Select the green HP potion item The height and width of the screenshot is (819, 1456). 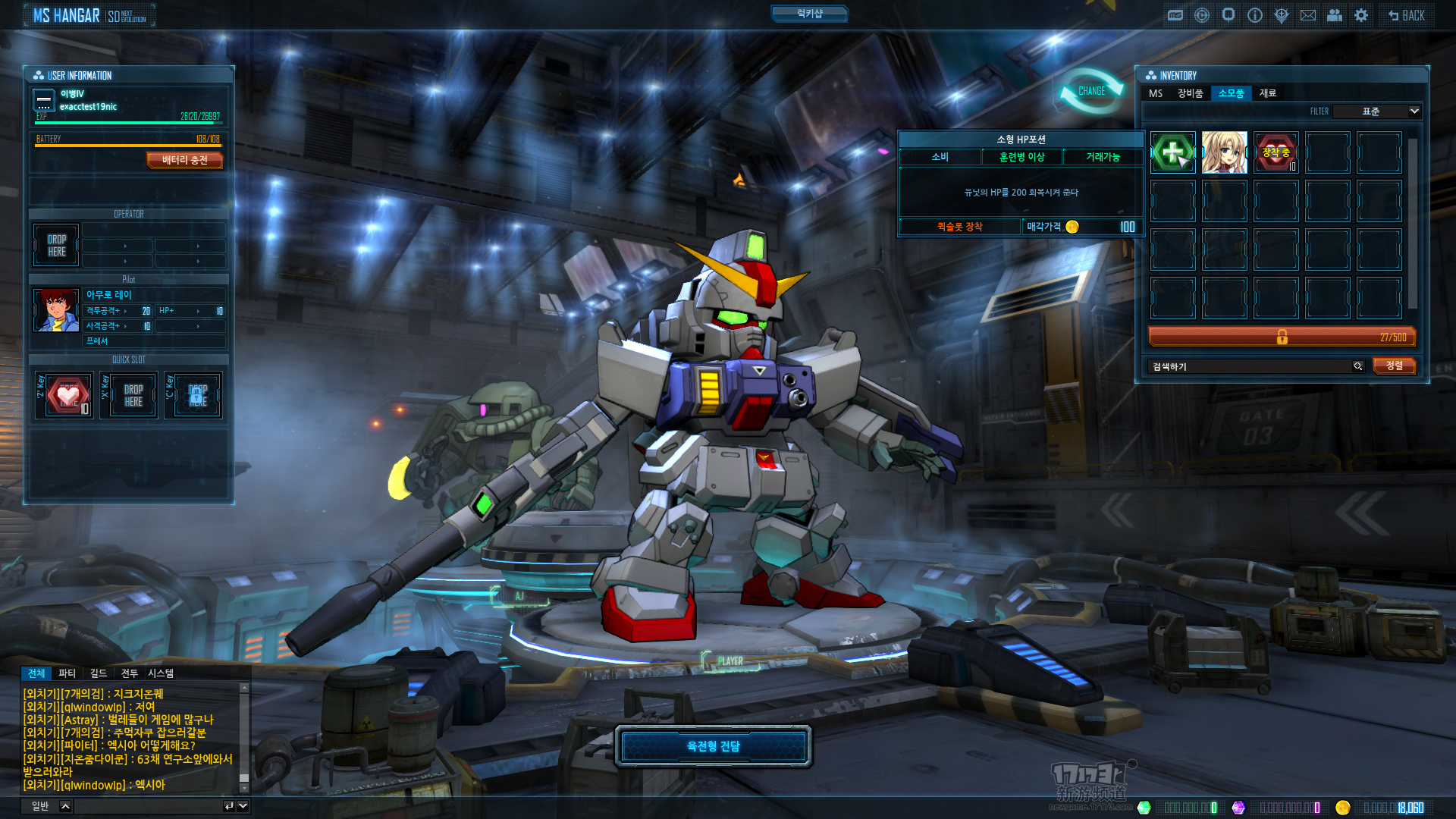[1172, 152]
